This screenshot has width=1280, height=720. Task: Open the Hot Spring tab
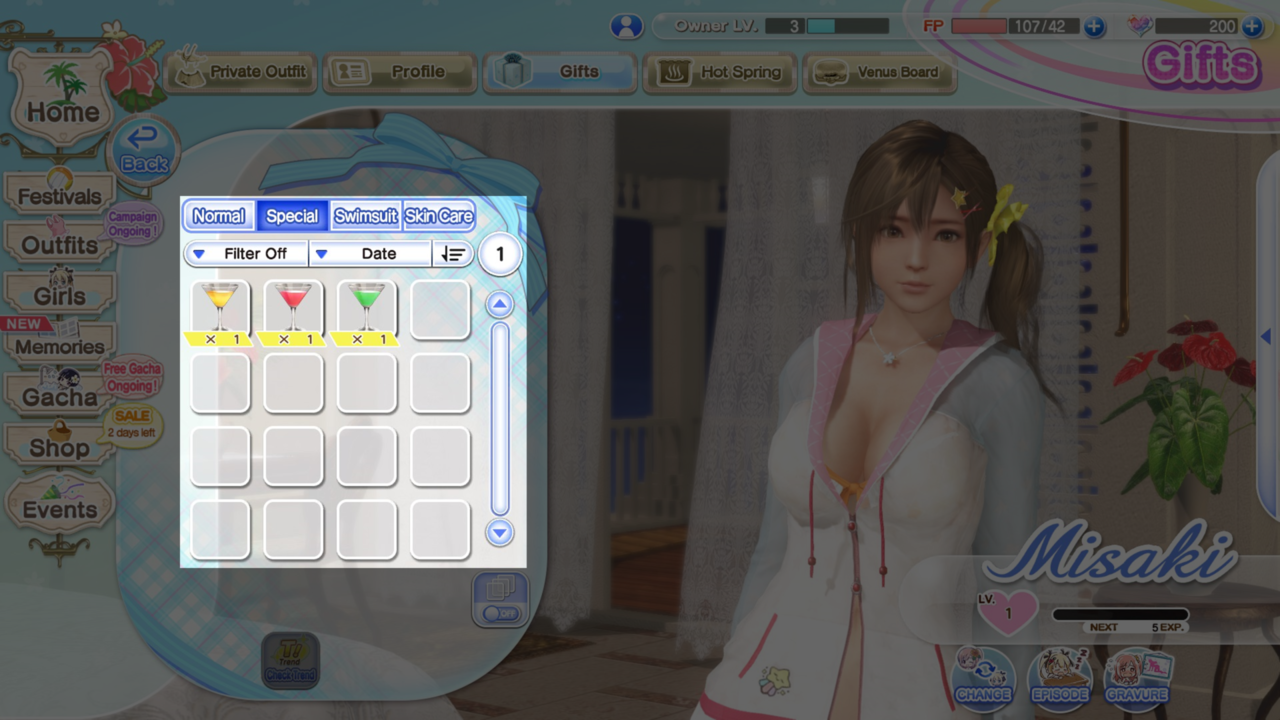point(719,72)
